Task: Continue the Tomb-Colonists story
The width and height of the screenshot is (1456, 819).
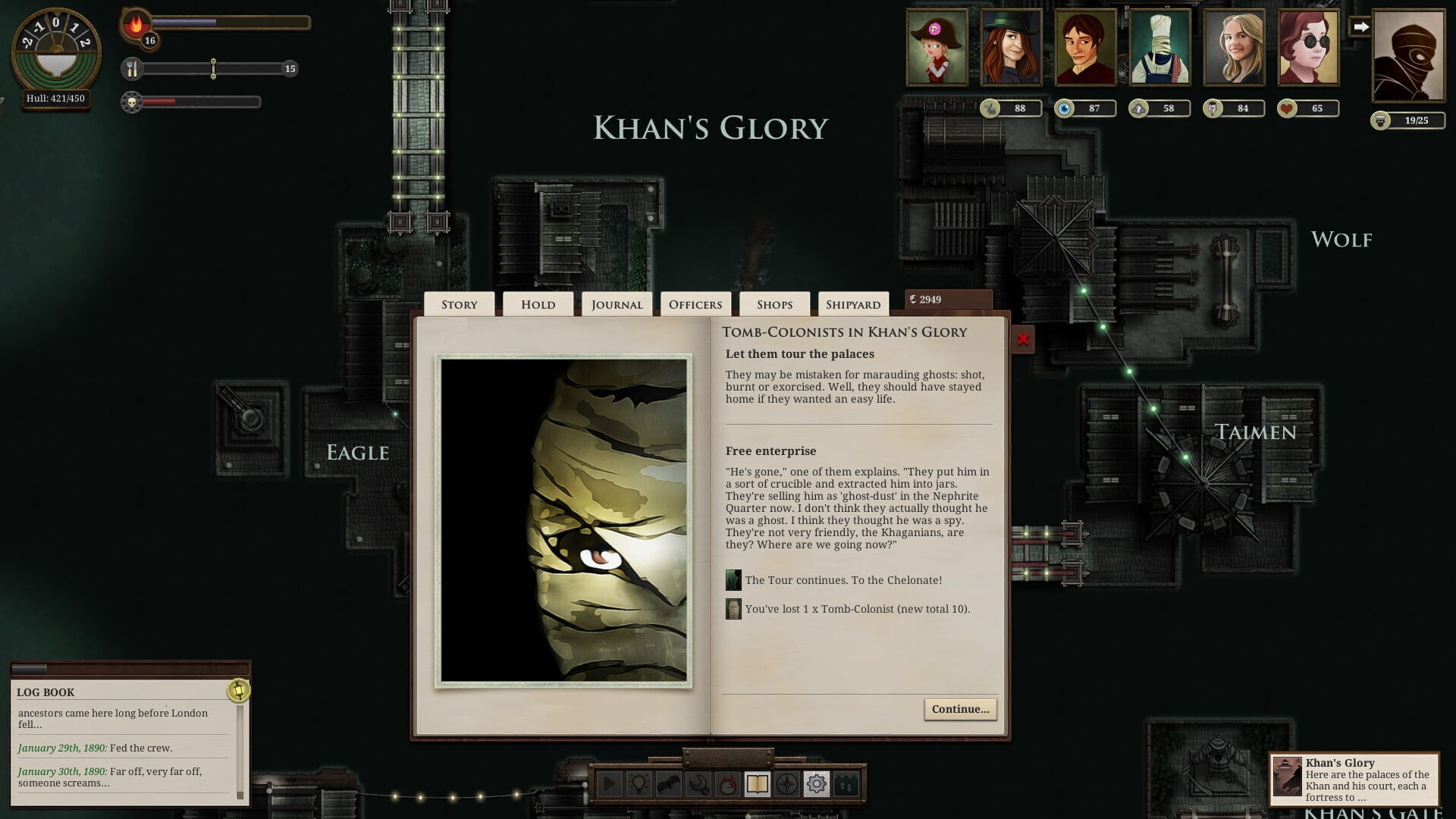Action: tap(960, 709)
